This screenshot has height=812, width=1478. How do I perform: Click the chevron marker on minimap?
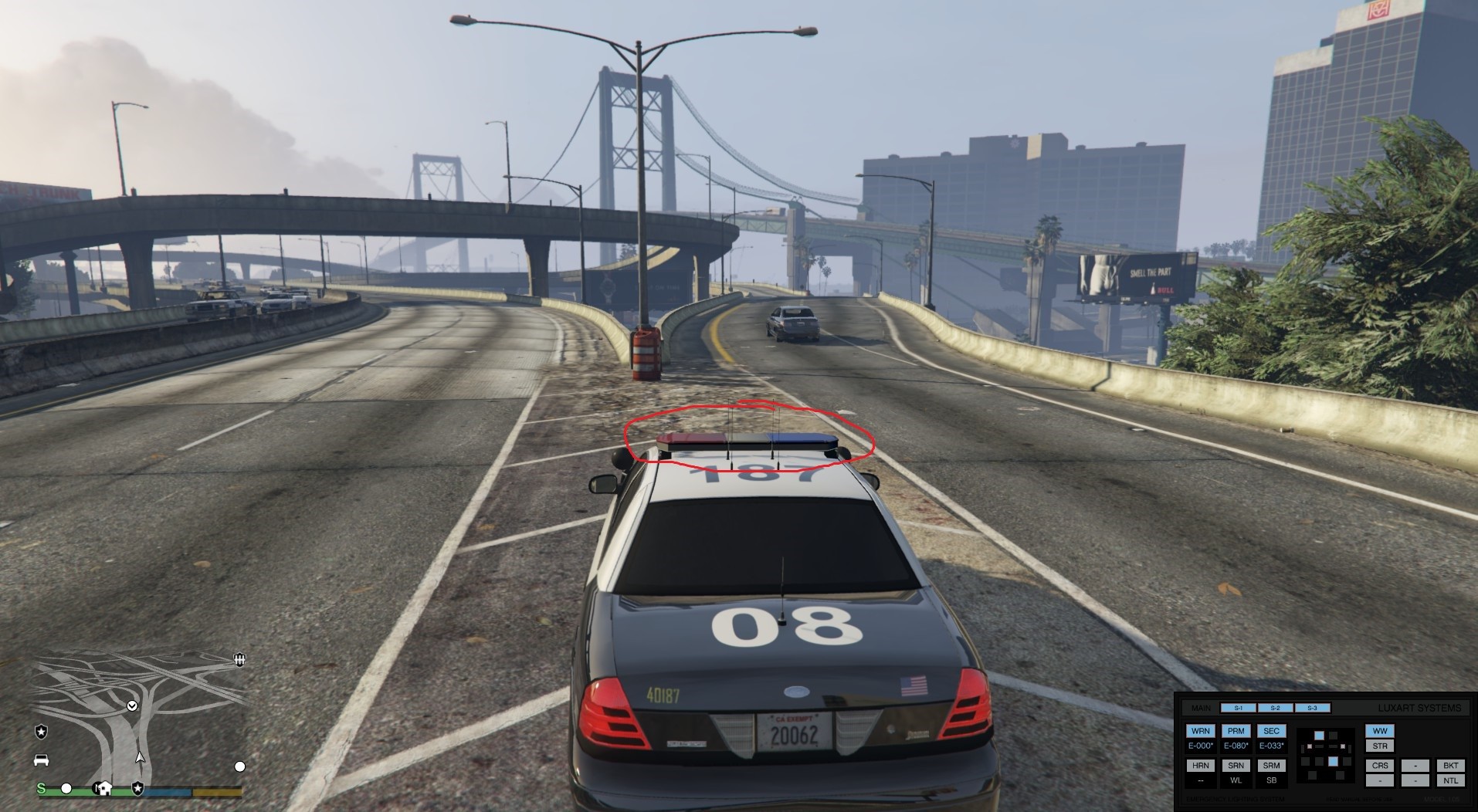tap(132, 705)
